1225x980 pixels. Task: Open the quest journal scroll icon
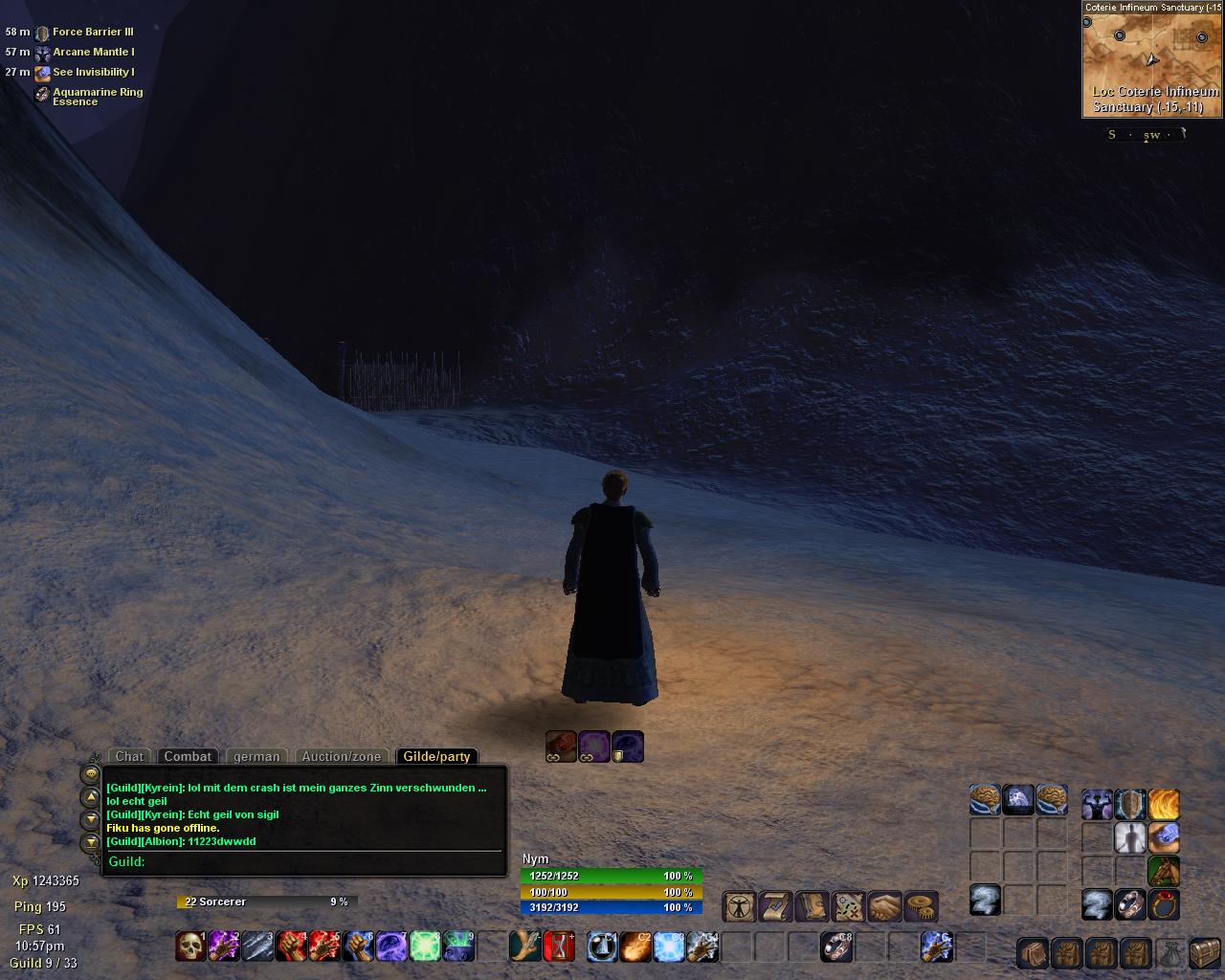775,905
